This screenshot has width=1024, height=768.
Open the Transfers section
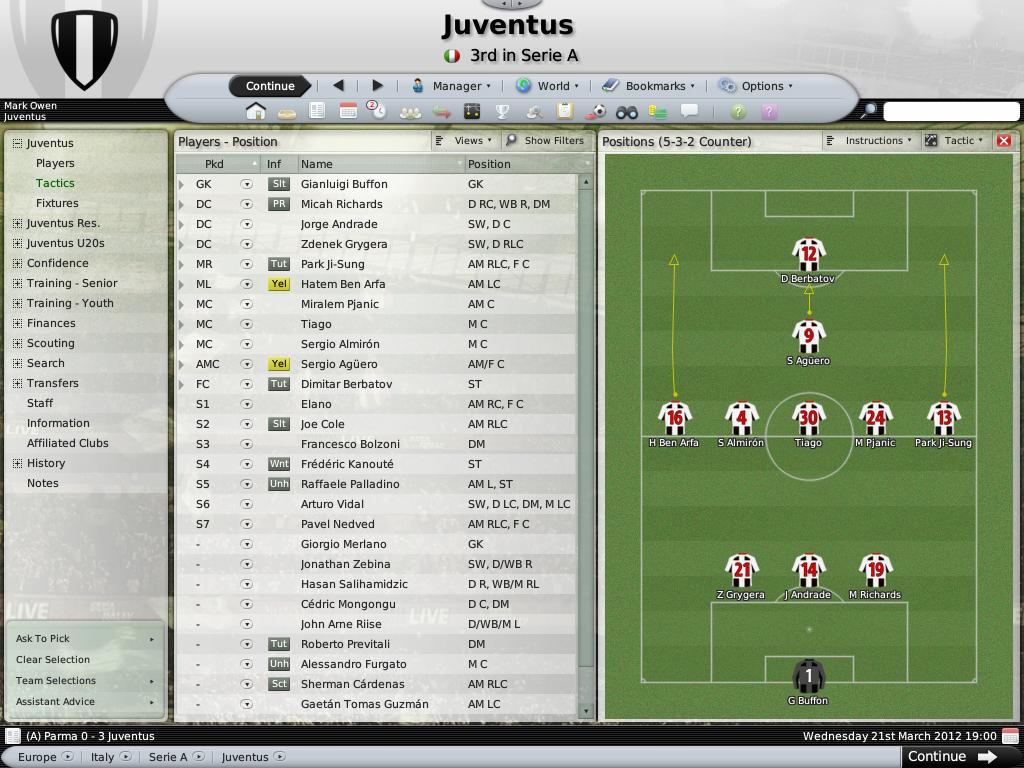point(53,383)
